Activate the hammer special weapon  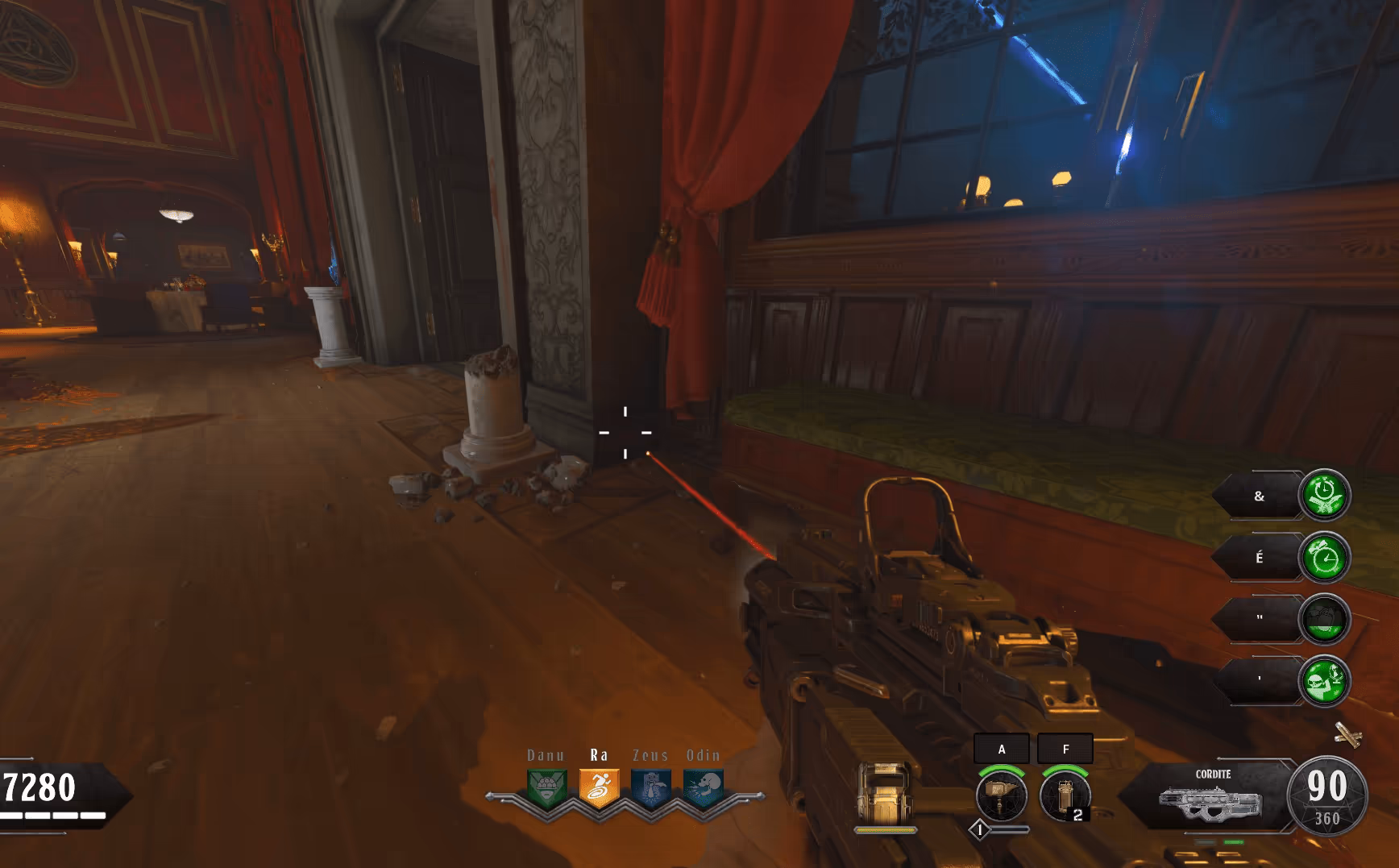[x=1002, y=795]
